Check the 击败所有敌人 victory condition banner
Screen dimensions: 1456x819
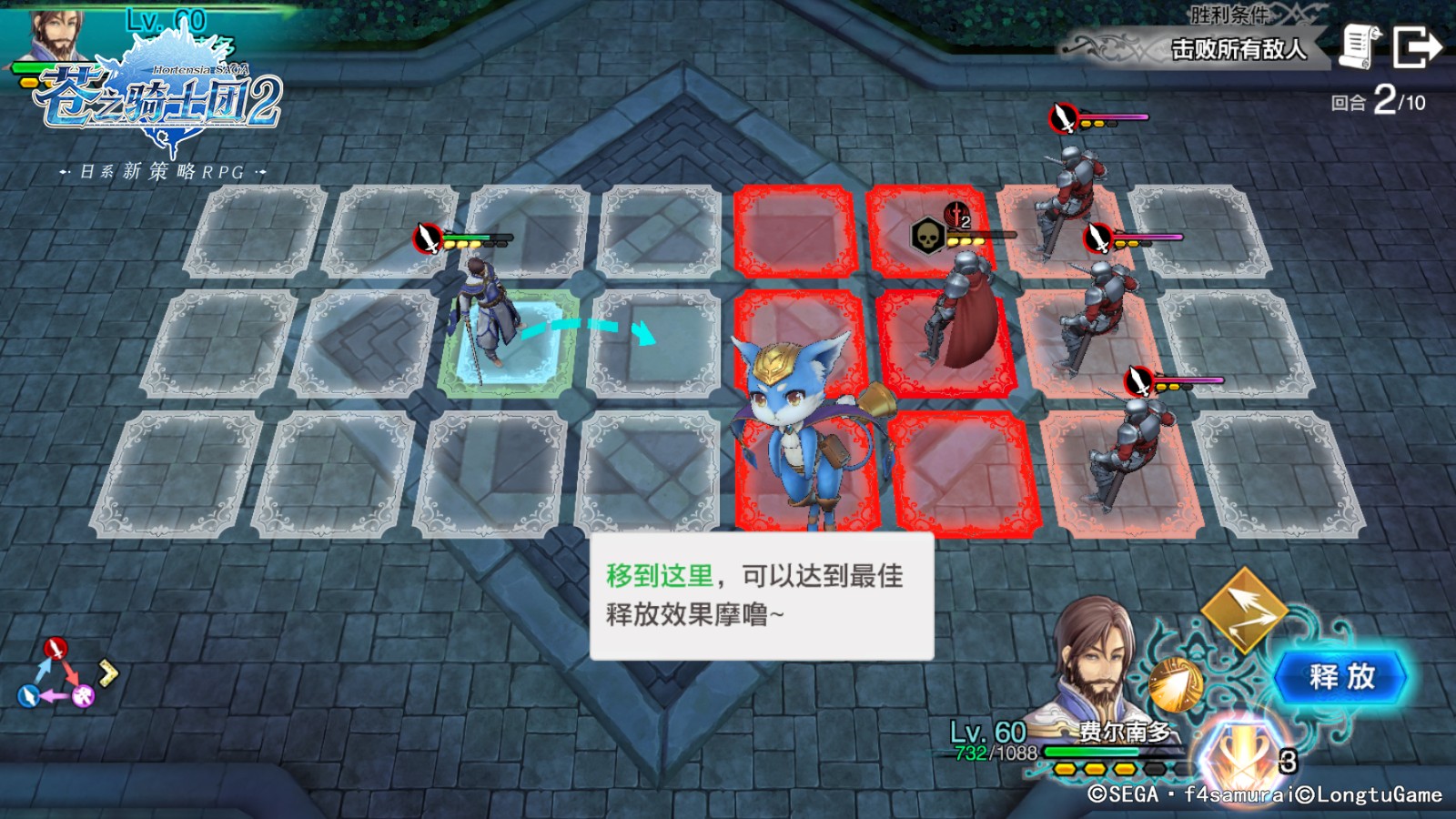[1238, 49]
